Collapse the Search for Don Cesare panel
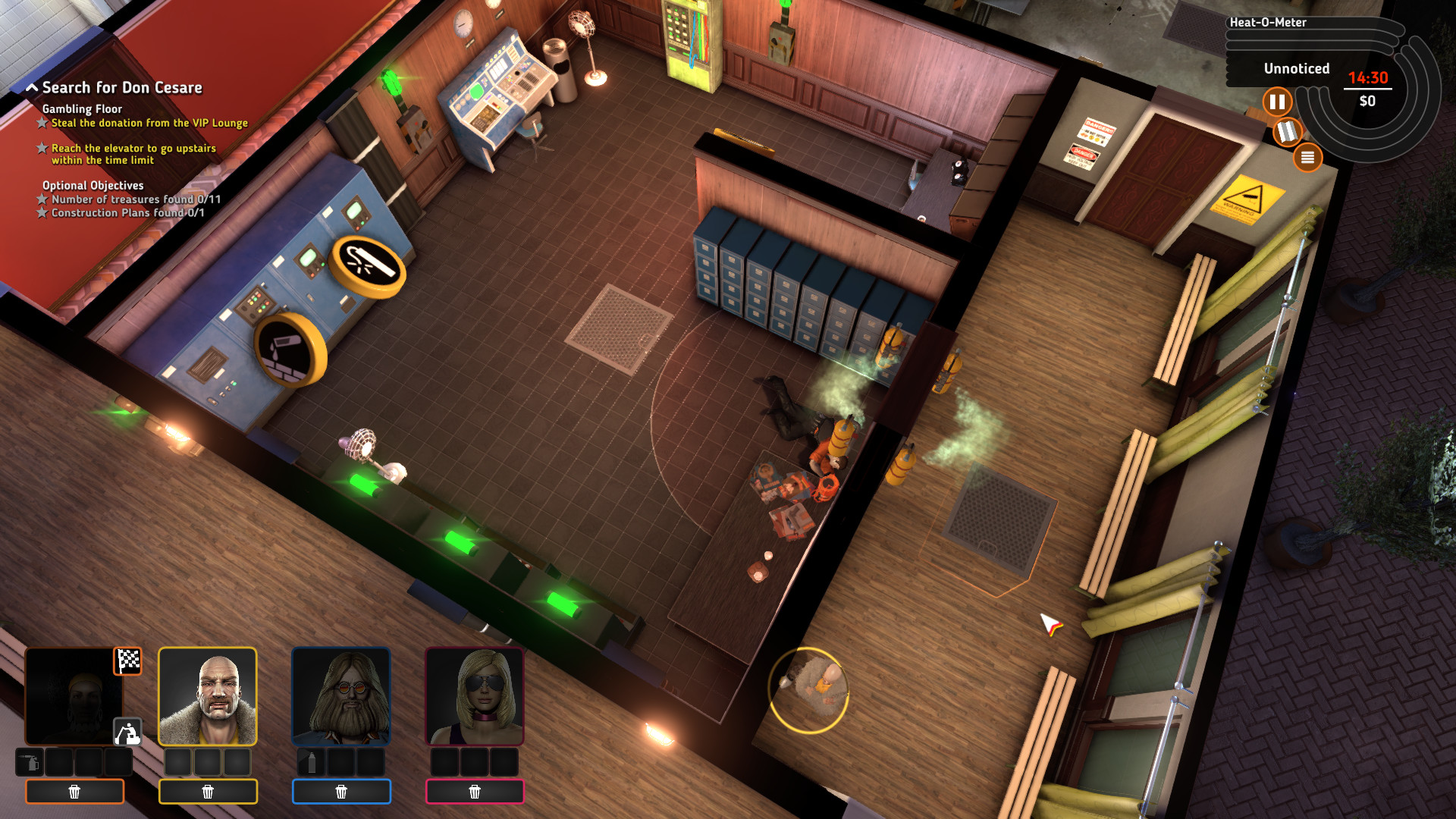 (x=32, y=86)
